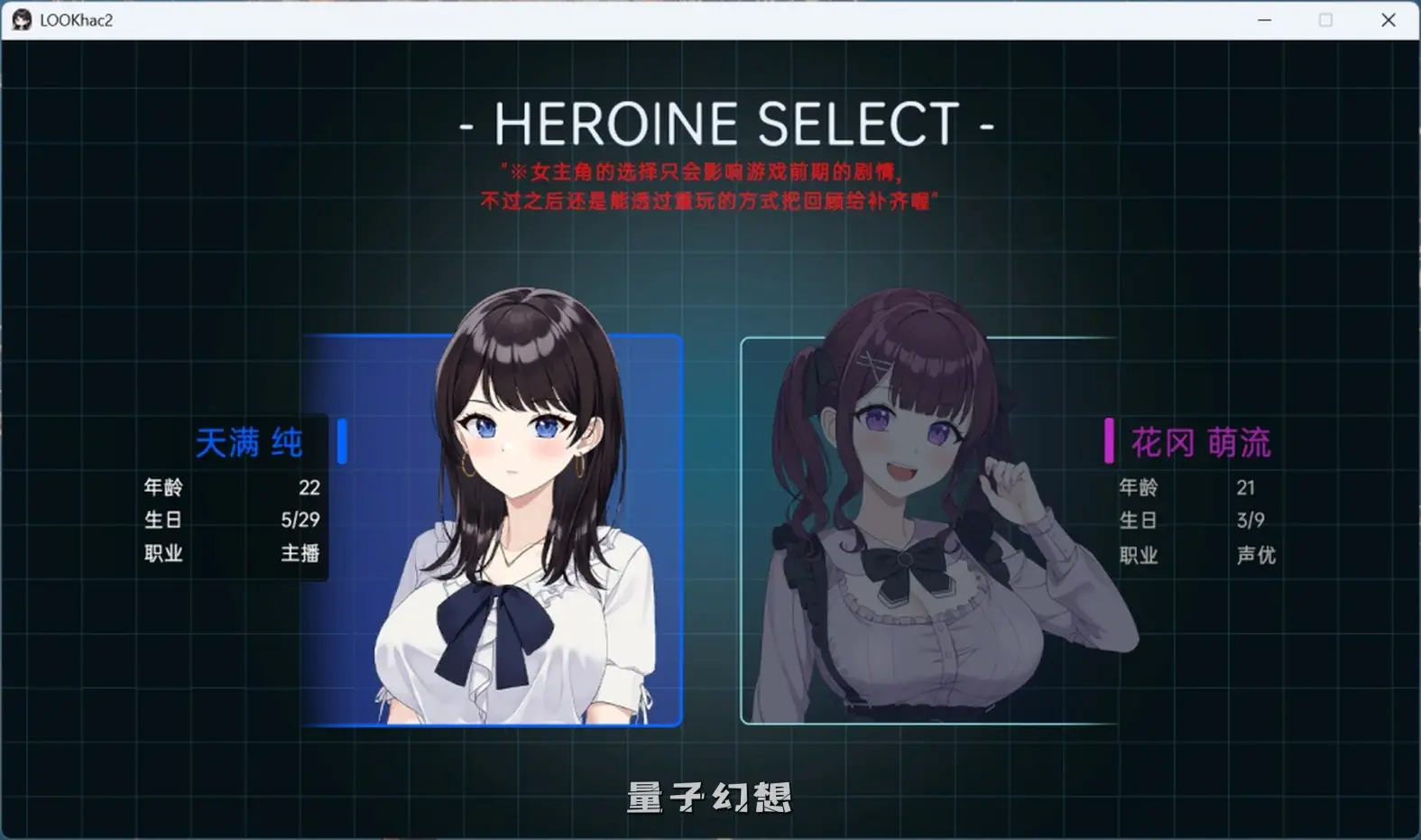Click the 量子幻想 watermark text
This screenshot has height=840, width=1421.
[709, 797]
